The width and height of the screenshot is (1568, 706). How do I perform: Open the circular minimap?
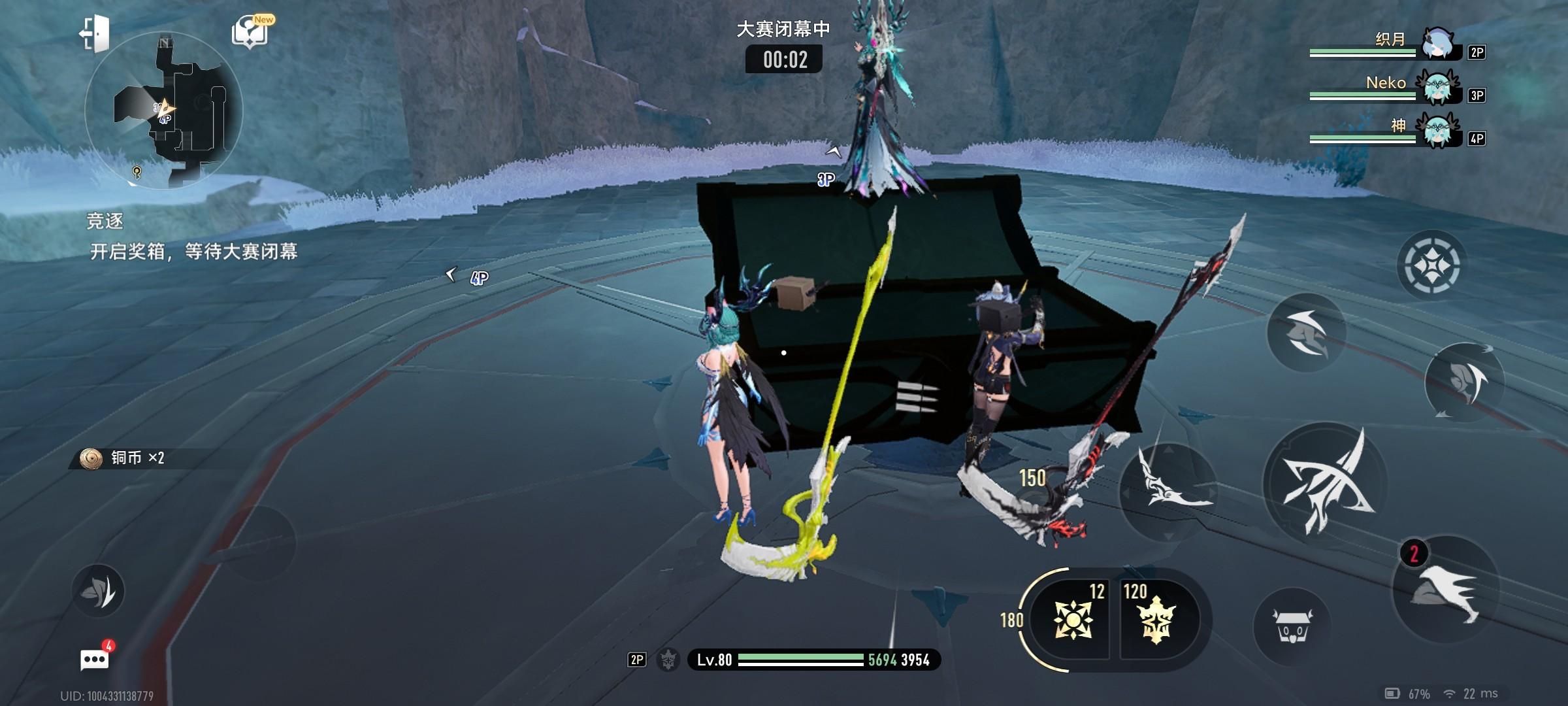[163, 111]
